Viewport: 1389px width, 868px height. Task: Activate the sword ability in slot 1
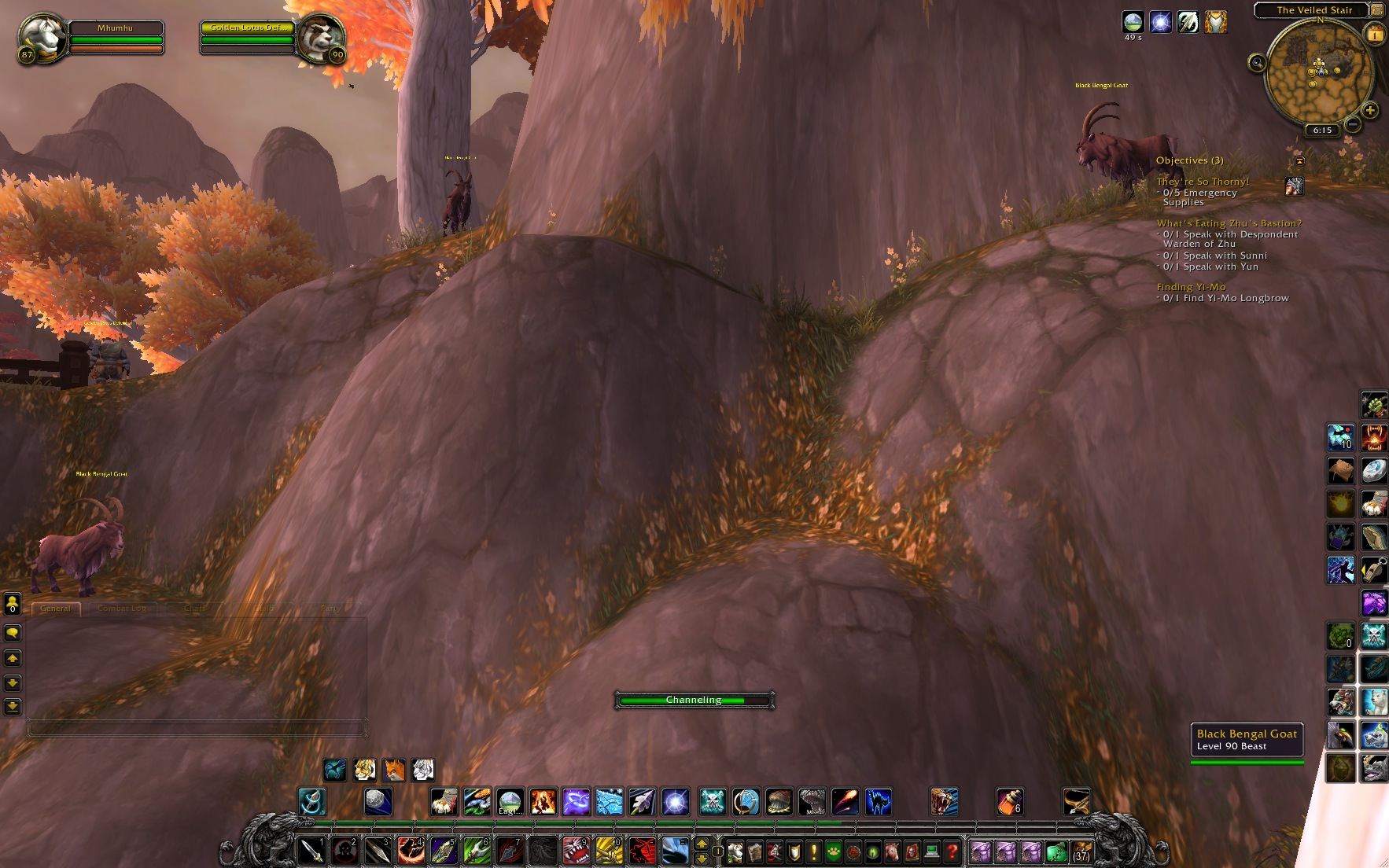pyautogui.click(x=312, y=851)
